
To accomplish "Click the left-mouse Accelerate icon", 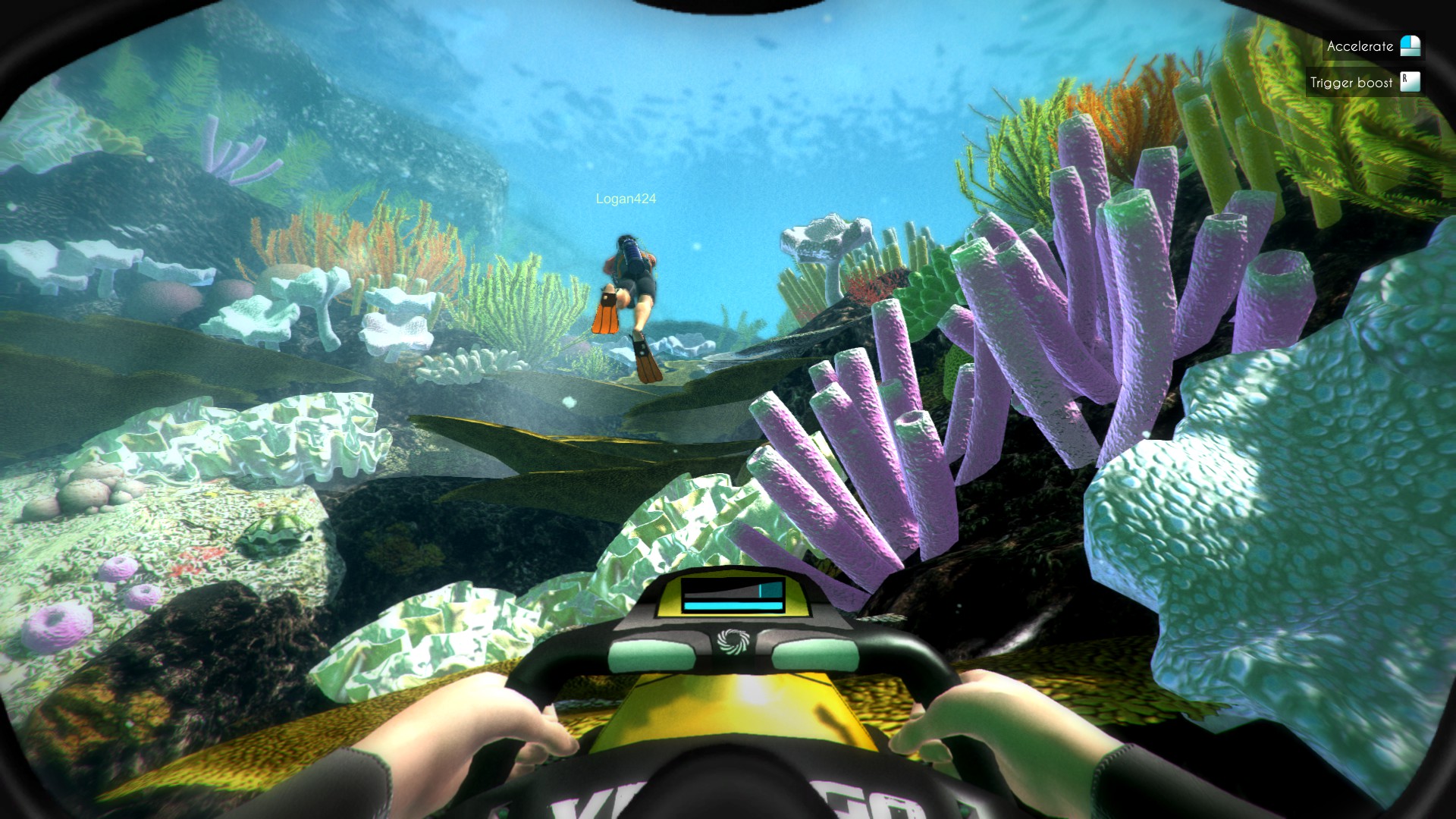I will click(1409, 45).
